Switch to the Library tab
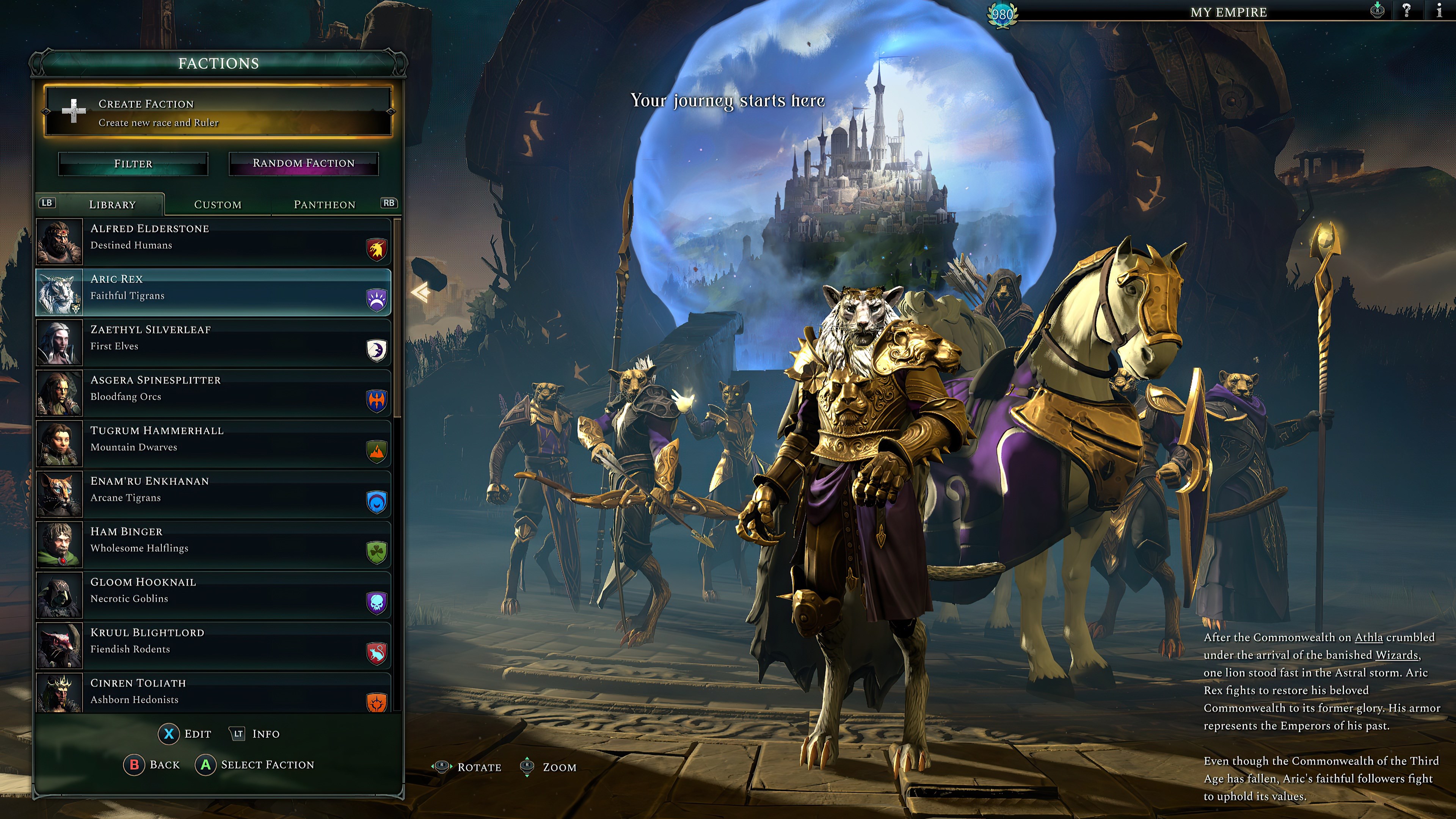The image size is (1456, 819). [112, 205]
